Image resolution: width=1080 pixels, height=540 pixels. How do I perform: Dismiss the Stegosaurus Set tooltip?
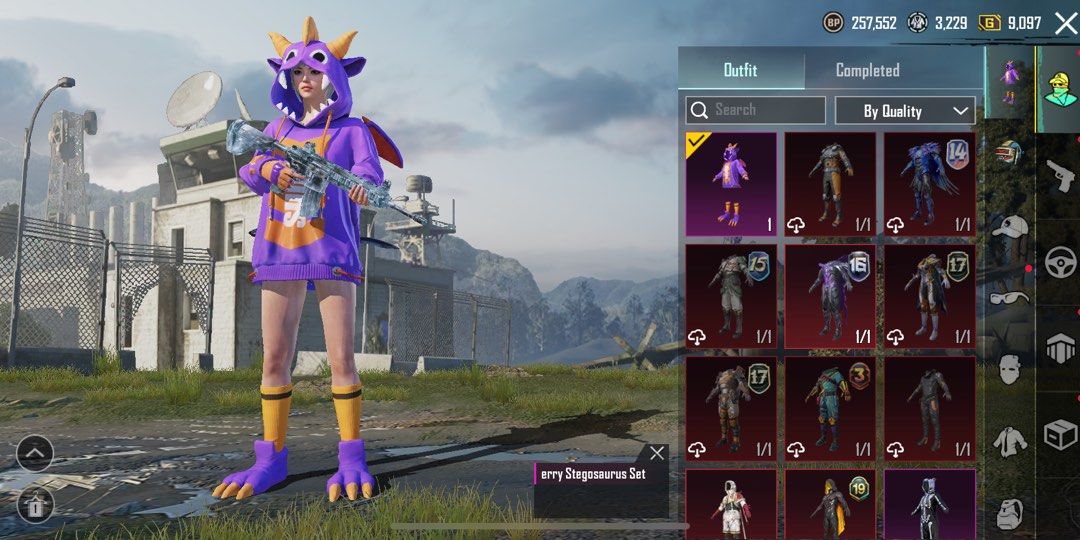pos(656,453)
